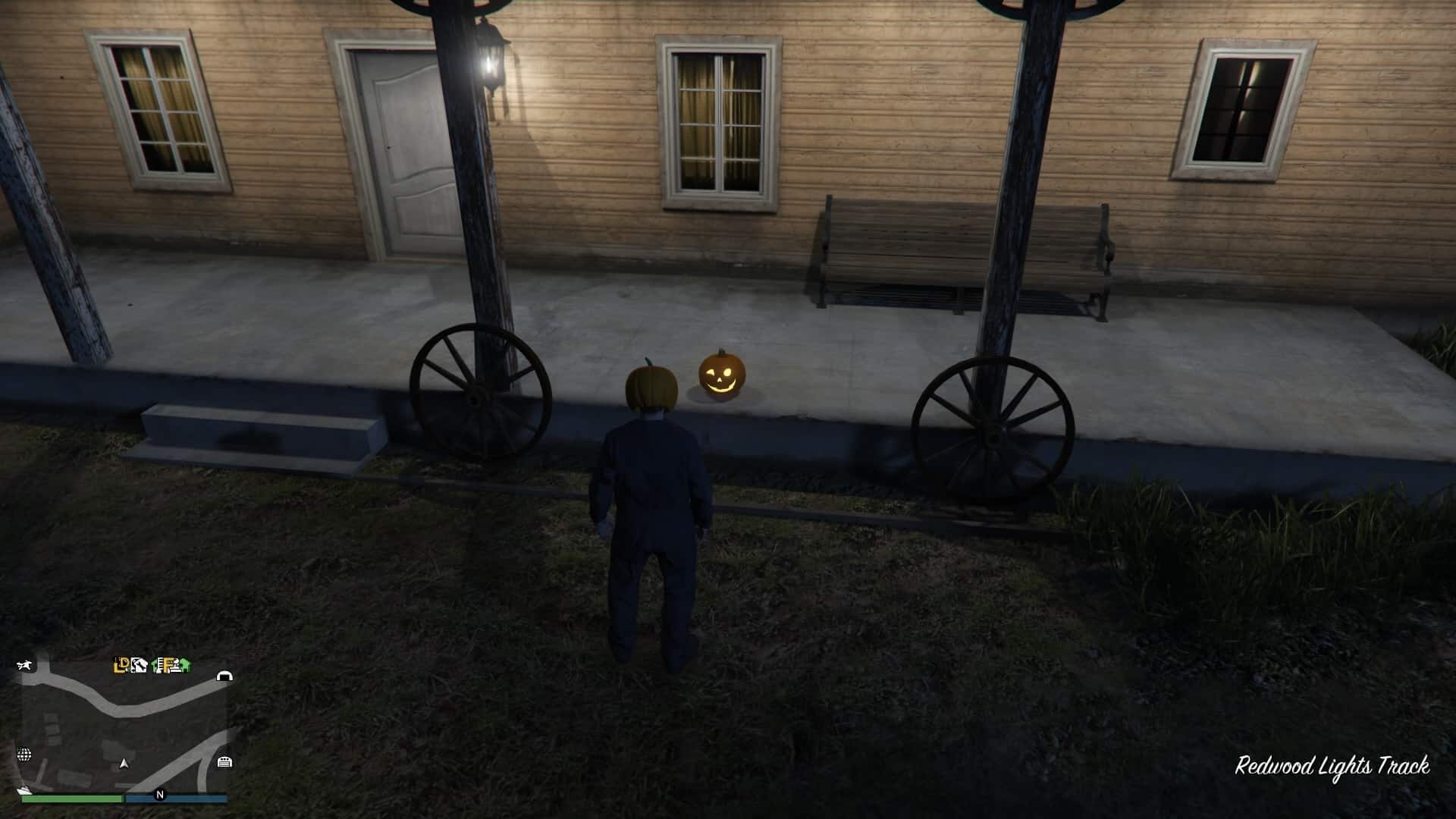Click the yellow D blip on the minimap
Image resolution: width=1456 pixels, height=819 pixels.
125,664
